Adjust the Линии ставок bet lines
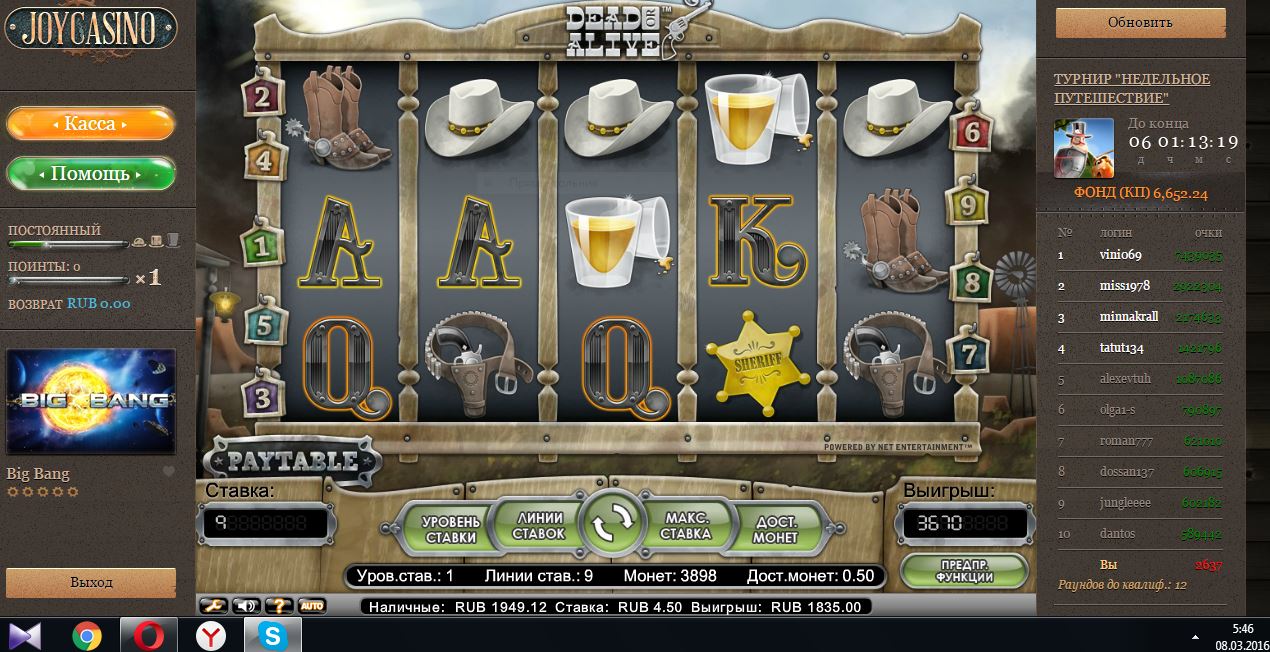 (538, 526)
